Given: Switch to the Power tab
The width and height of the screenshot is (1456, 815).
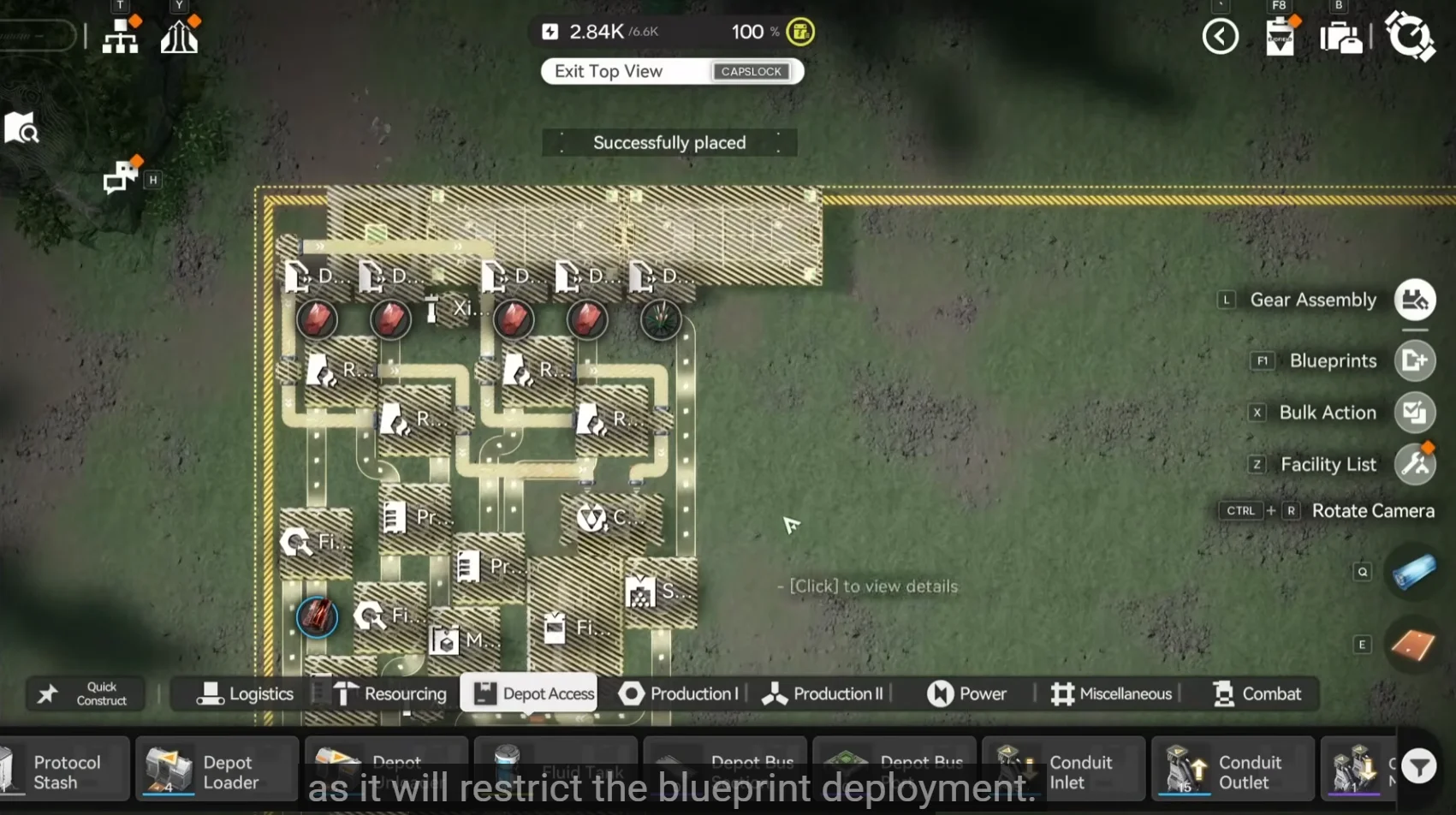Looking at the screenshot, I should point(967,693).
